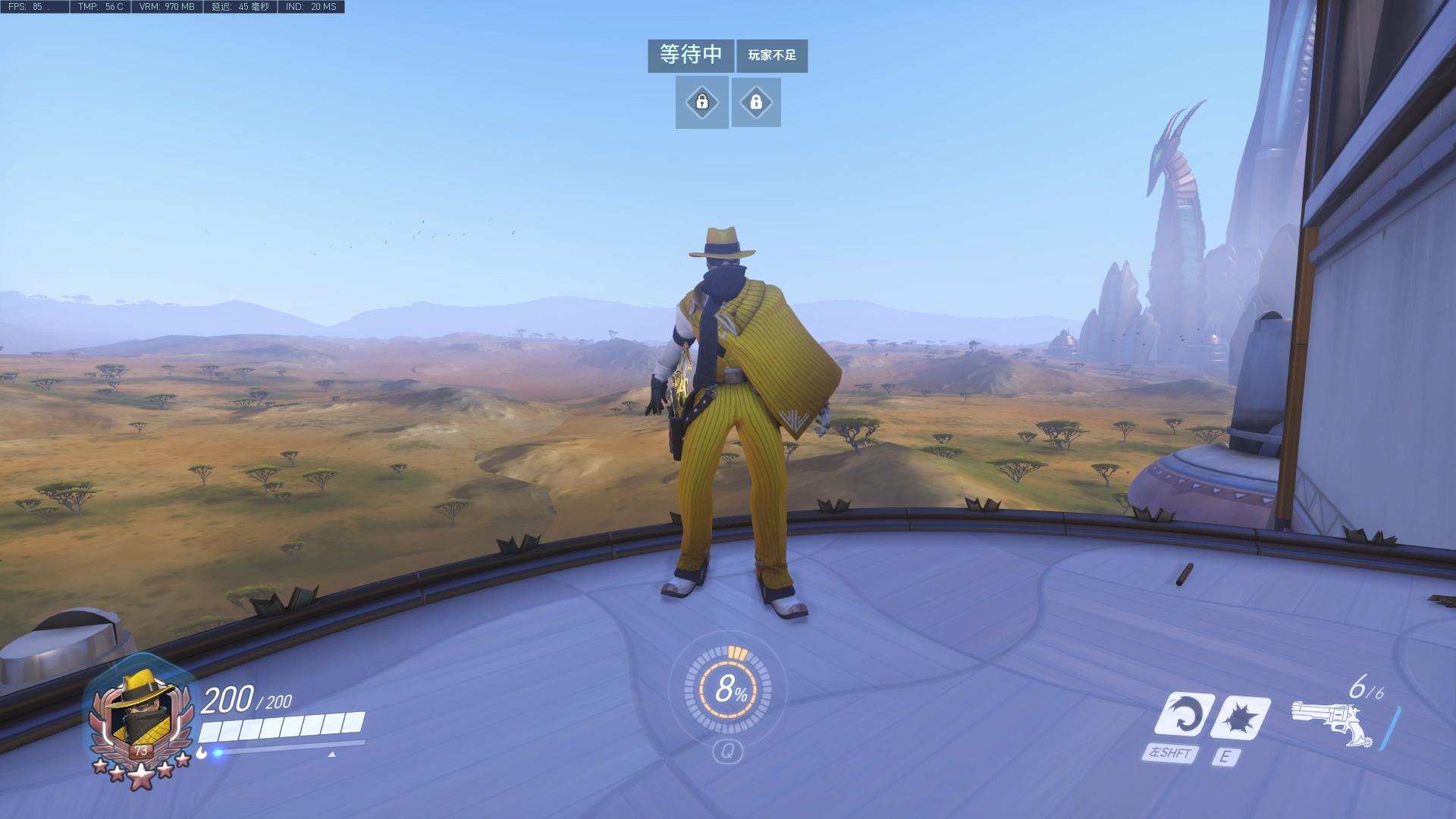Click the 等待中 waiting status label
Screen dimensions: 1456x819
click(x=690, y=55)
